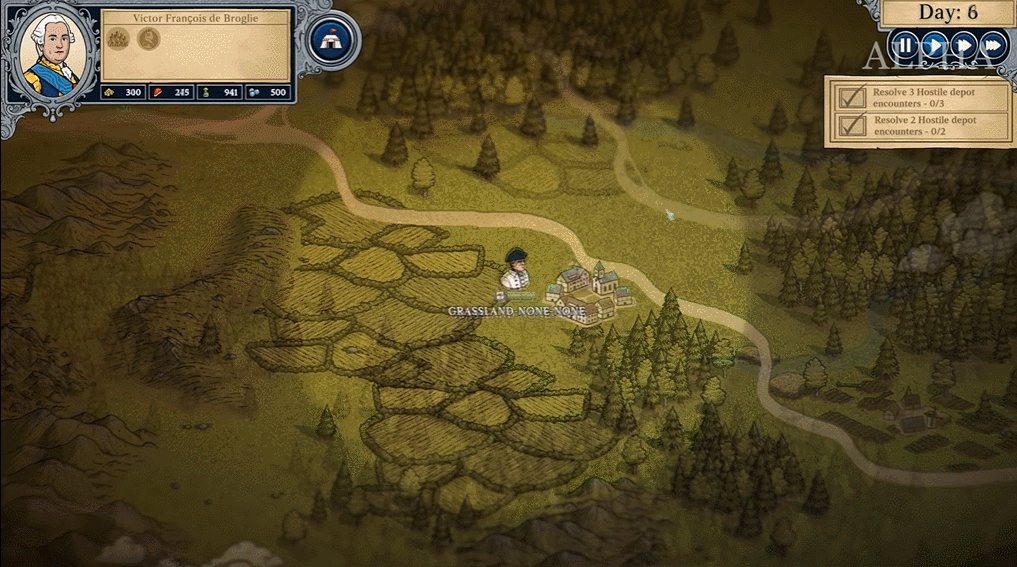Screen dimensions: 1017x567
Task: Set game speed to normal play
Action: point(933,45)
